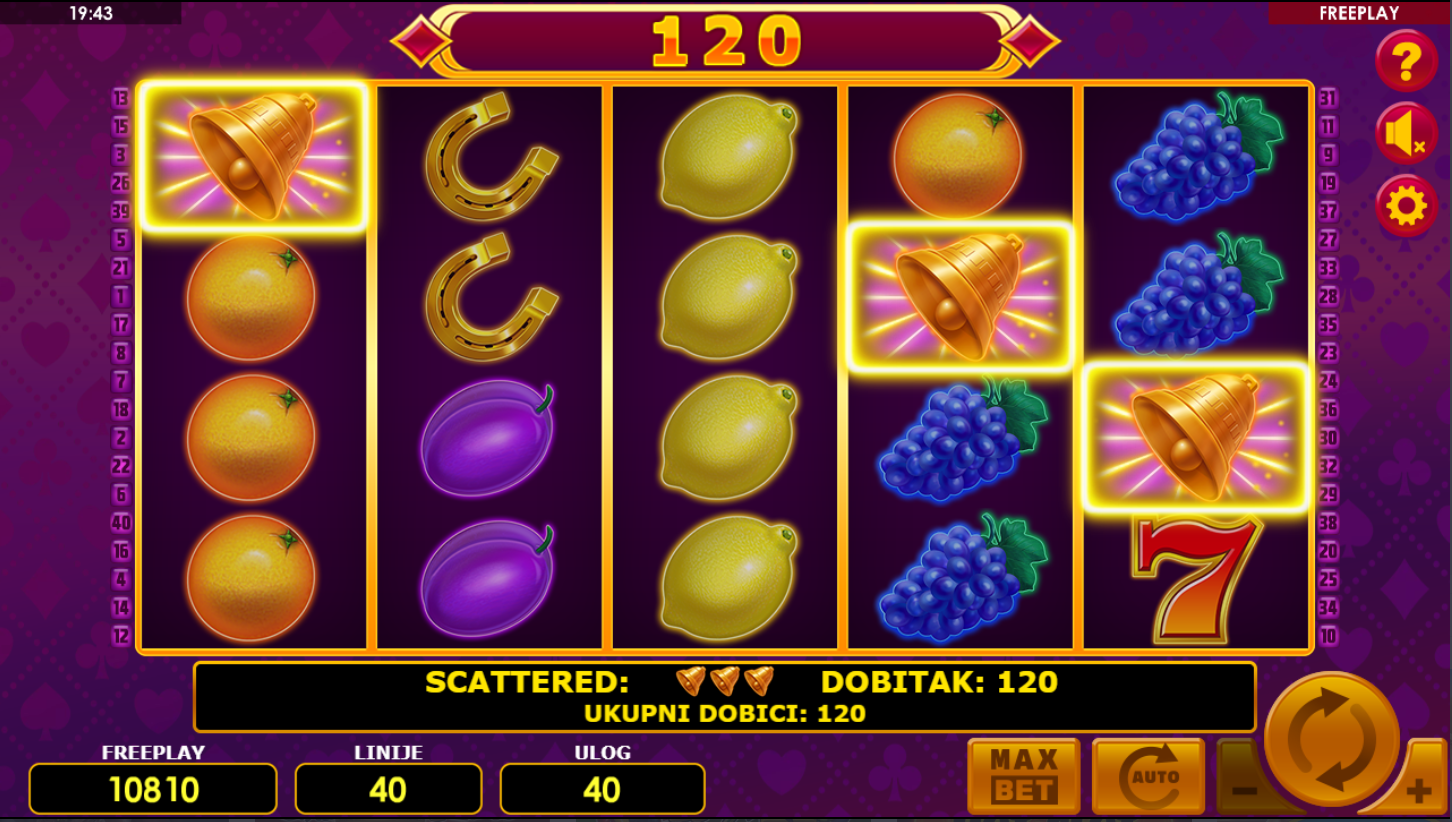Spin the reels with the round arrows button

point(1332,739)
